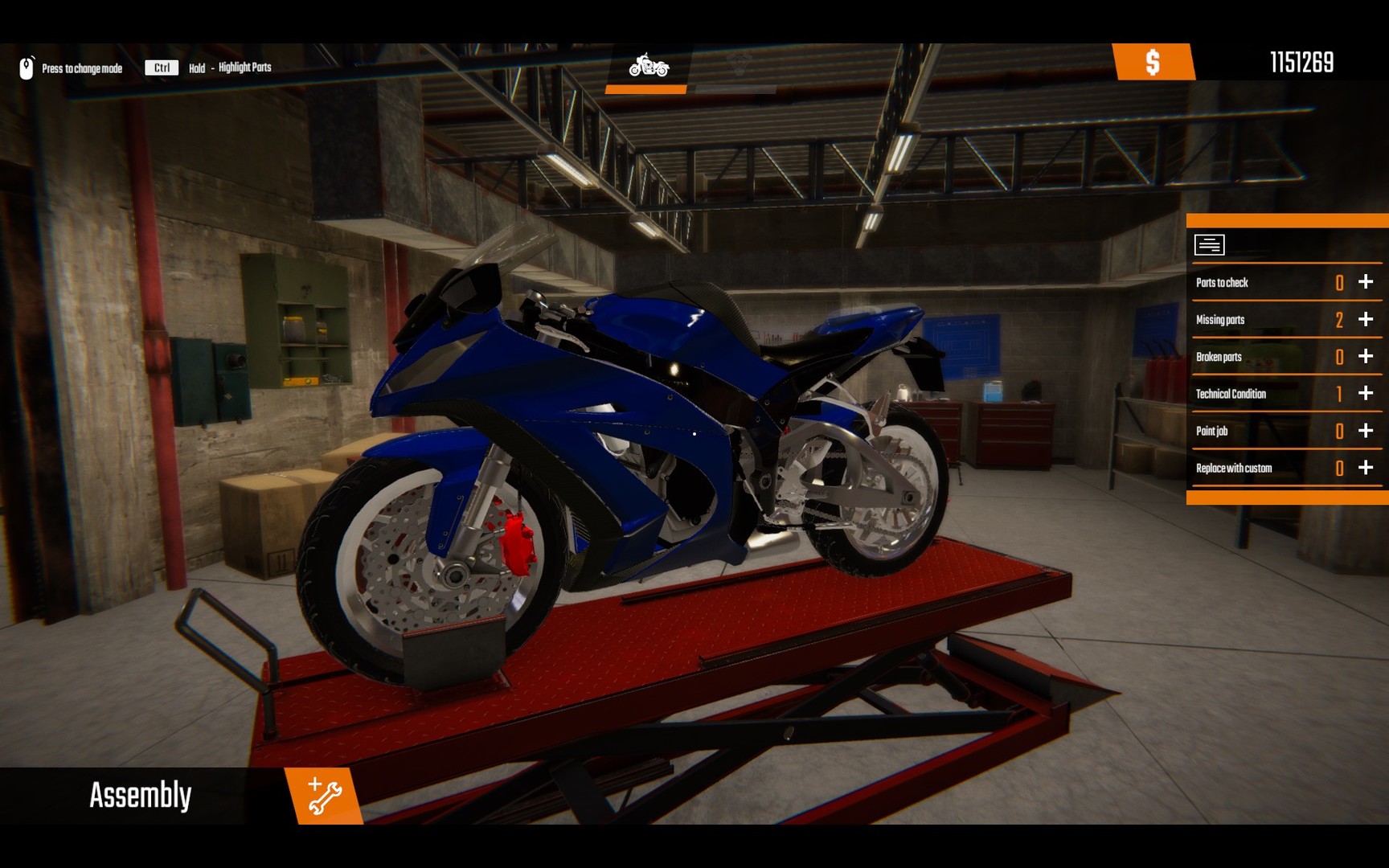Toggle the Broken parts entry

click(x=1364, y=356)
